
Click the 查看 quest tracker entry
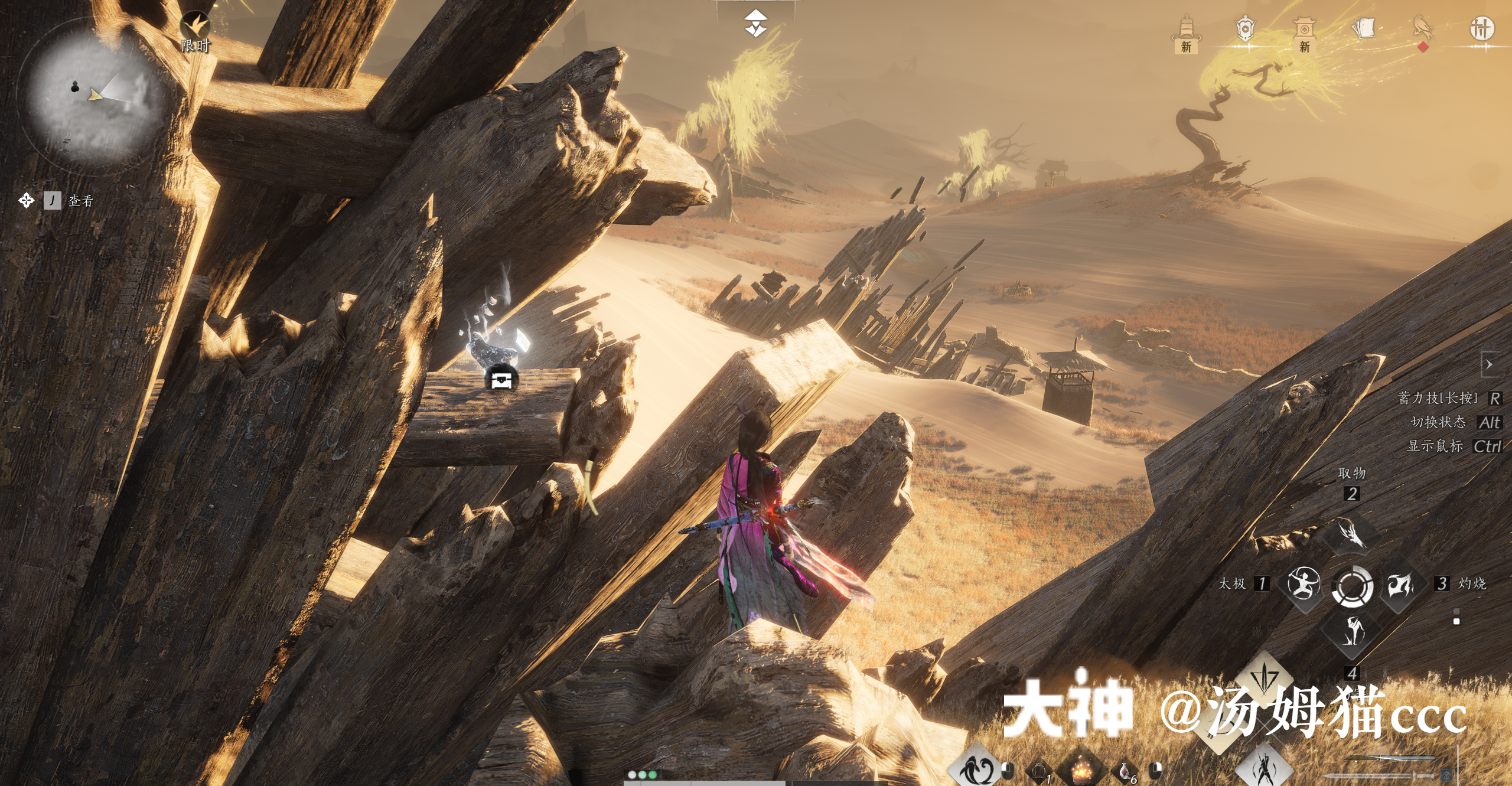point(80,201)
